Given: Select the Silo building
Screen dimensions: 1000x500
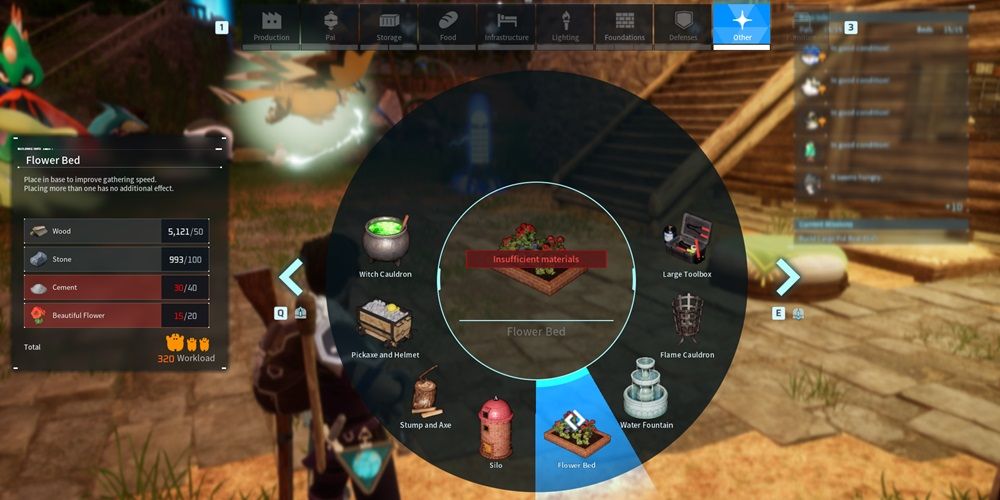Looking at the screenshot, I should [x=496, y=430].
